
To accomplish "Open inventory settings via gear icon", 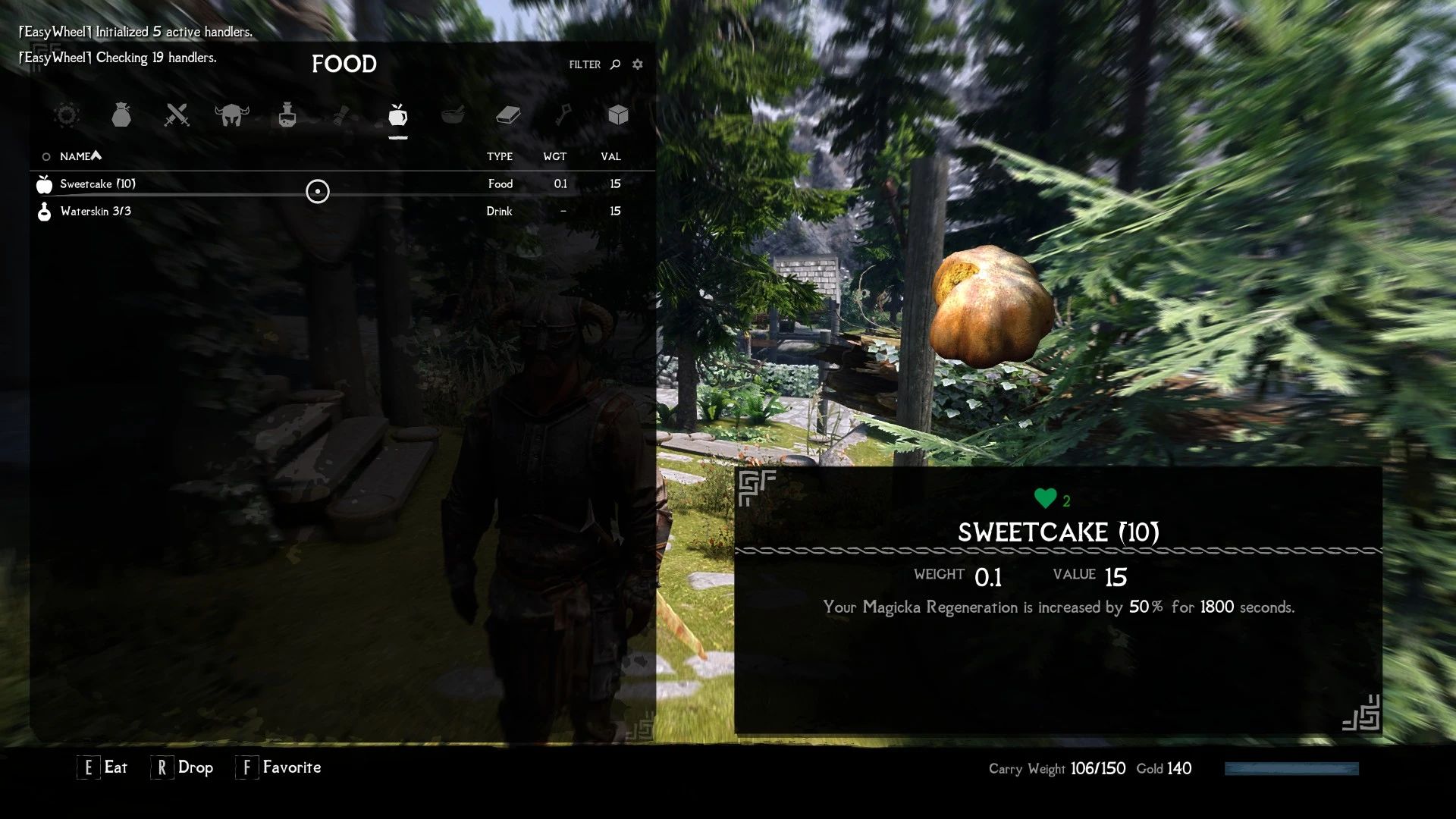I will tap(637, 64).
